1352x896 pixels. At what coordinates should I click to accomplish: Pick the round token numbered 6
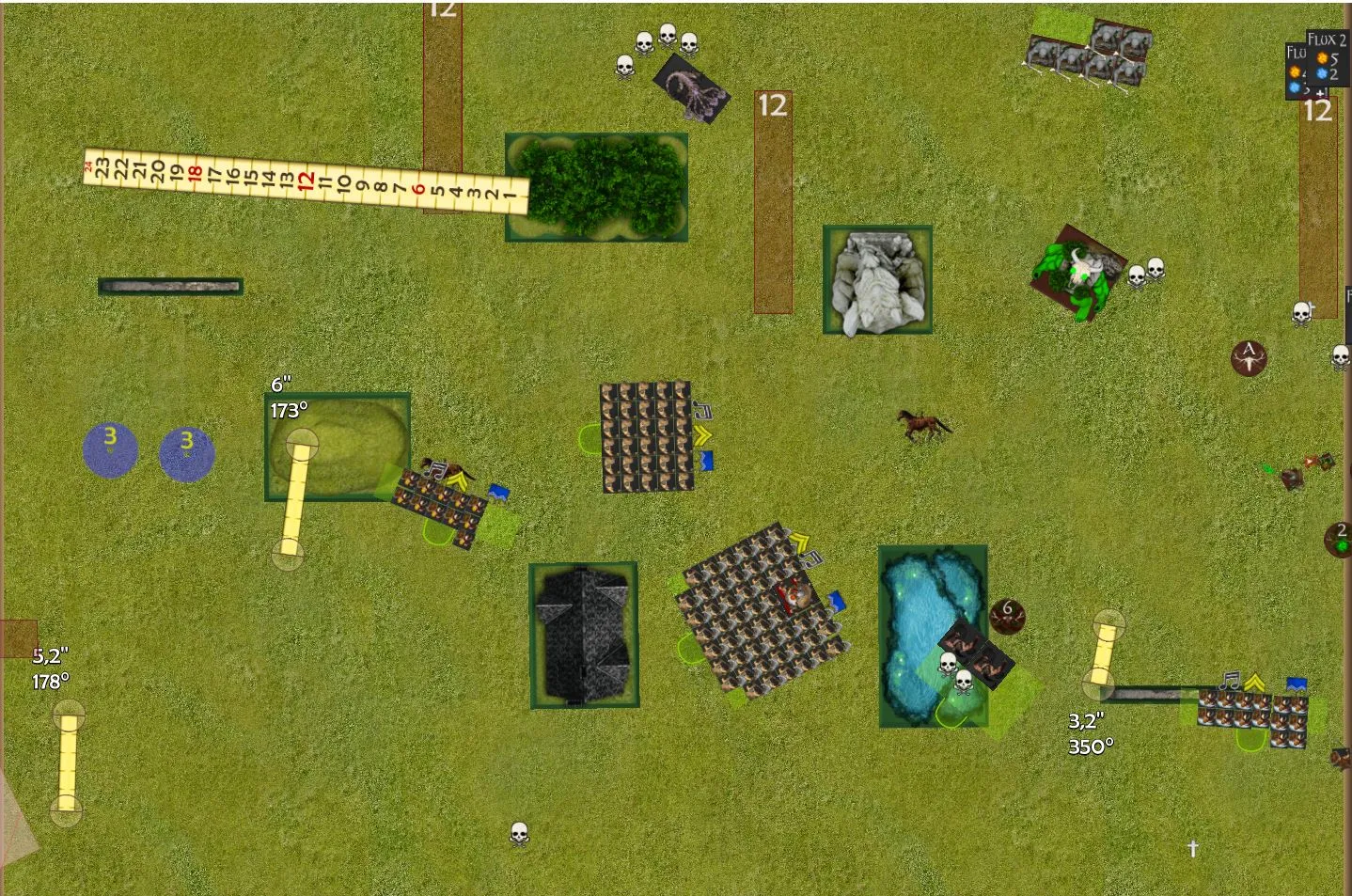coord(1007,617)
